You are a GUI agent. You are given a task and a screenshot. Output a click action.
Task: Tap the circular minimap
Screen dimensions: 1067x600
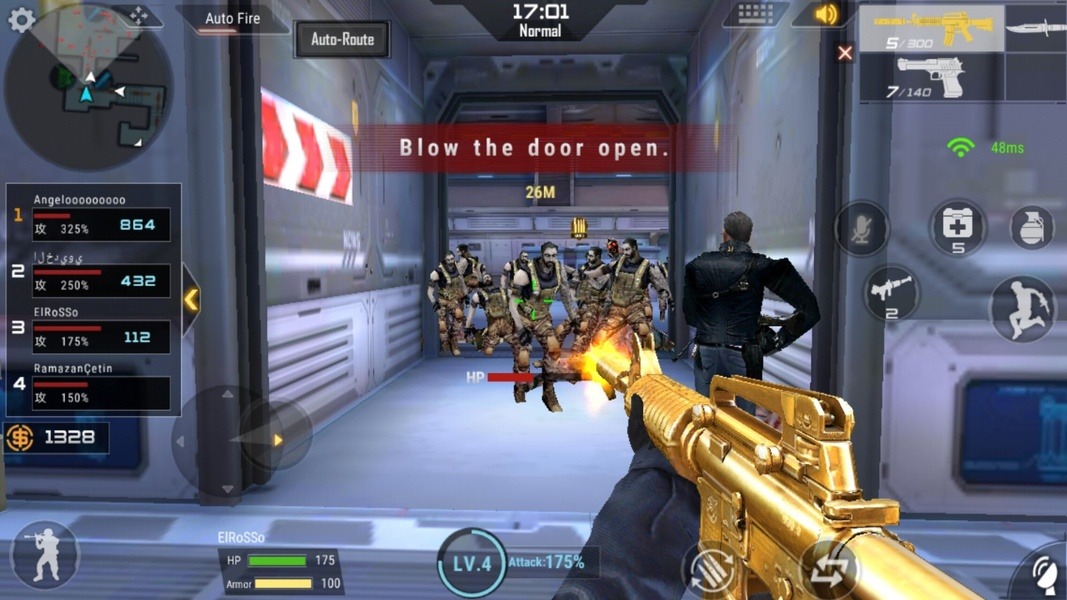coord(88,88)
